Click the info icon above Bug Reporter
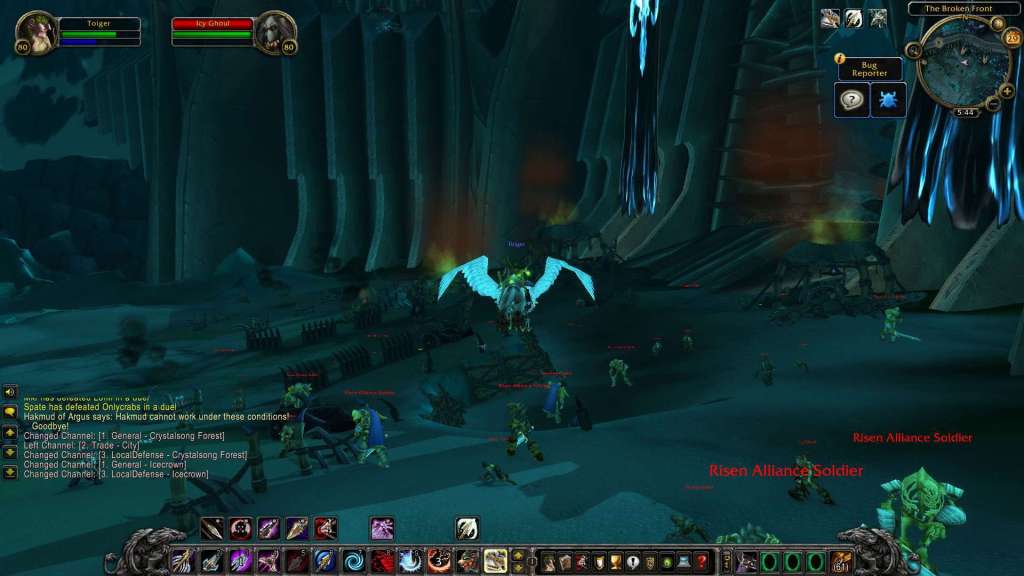This screenshot has height=576, width=1024. pyautogui.click(x=840, y=59)
